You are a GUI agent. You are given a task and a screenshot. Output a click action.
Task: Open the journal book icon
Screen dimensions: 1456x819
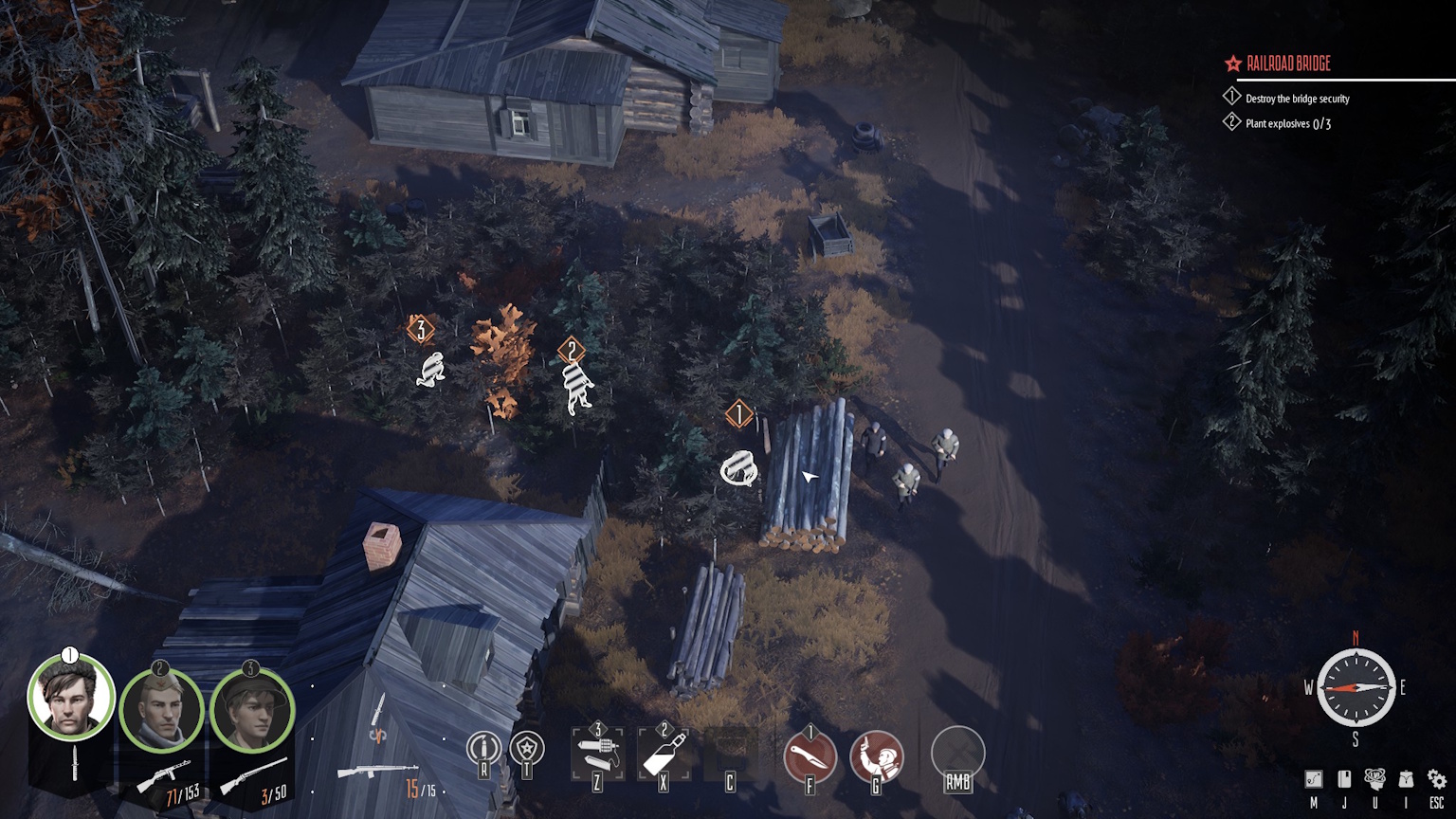pyautogui.click(x=1344, y=779)
